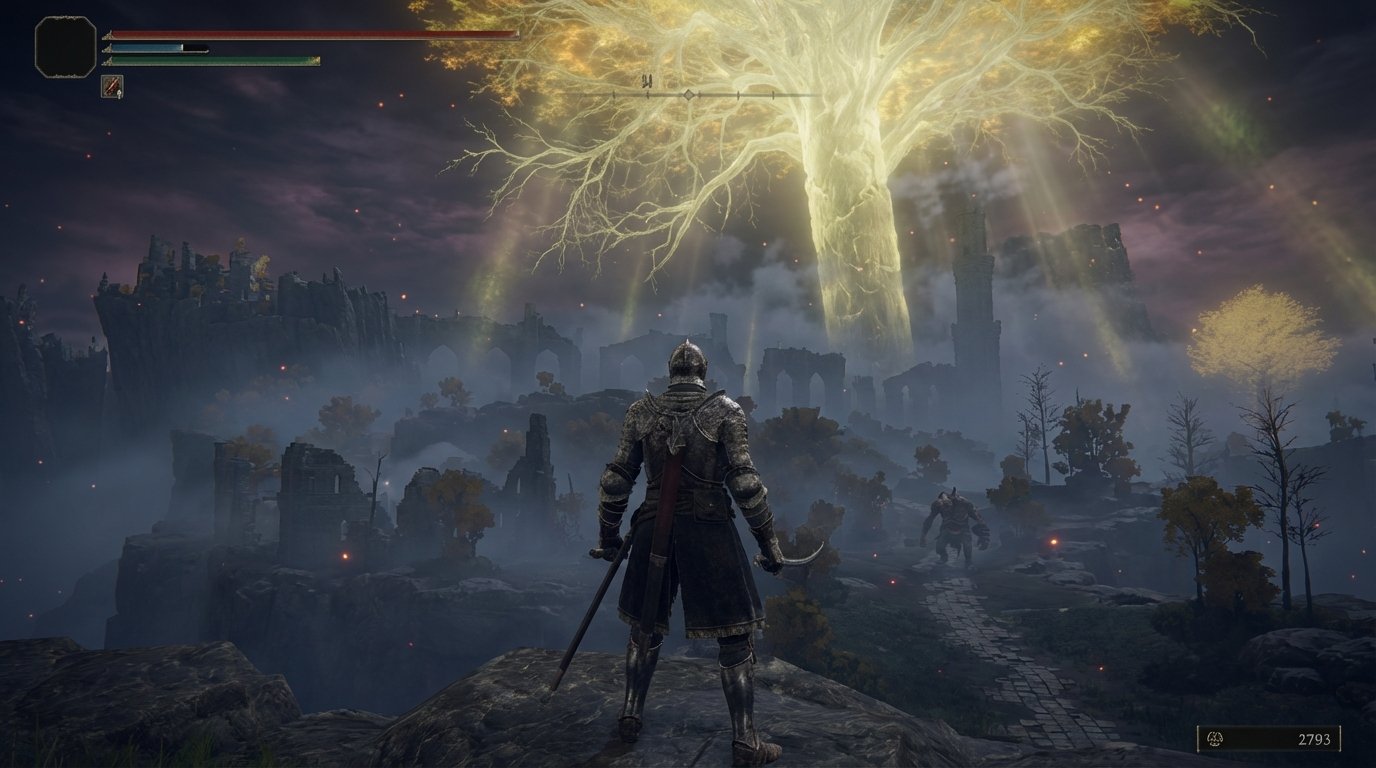
Task: Click the ornate cap on the FP bar
Action: [x=106, y=48]
